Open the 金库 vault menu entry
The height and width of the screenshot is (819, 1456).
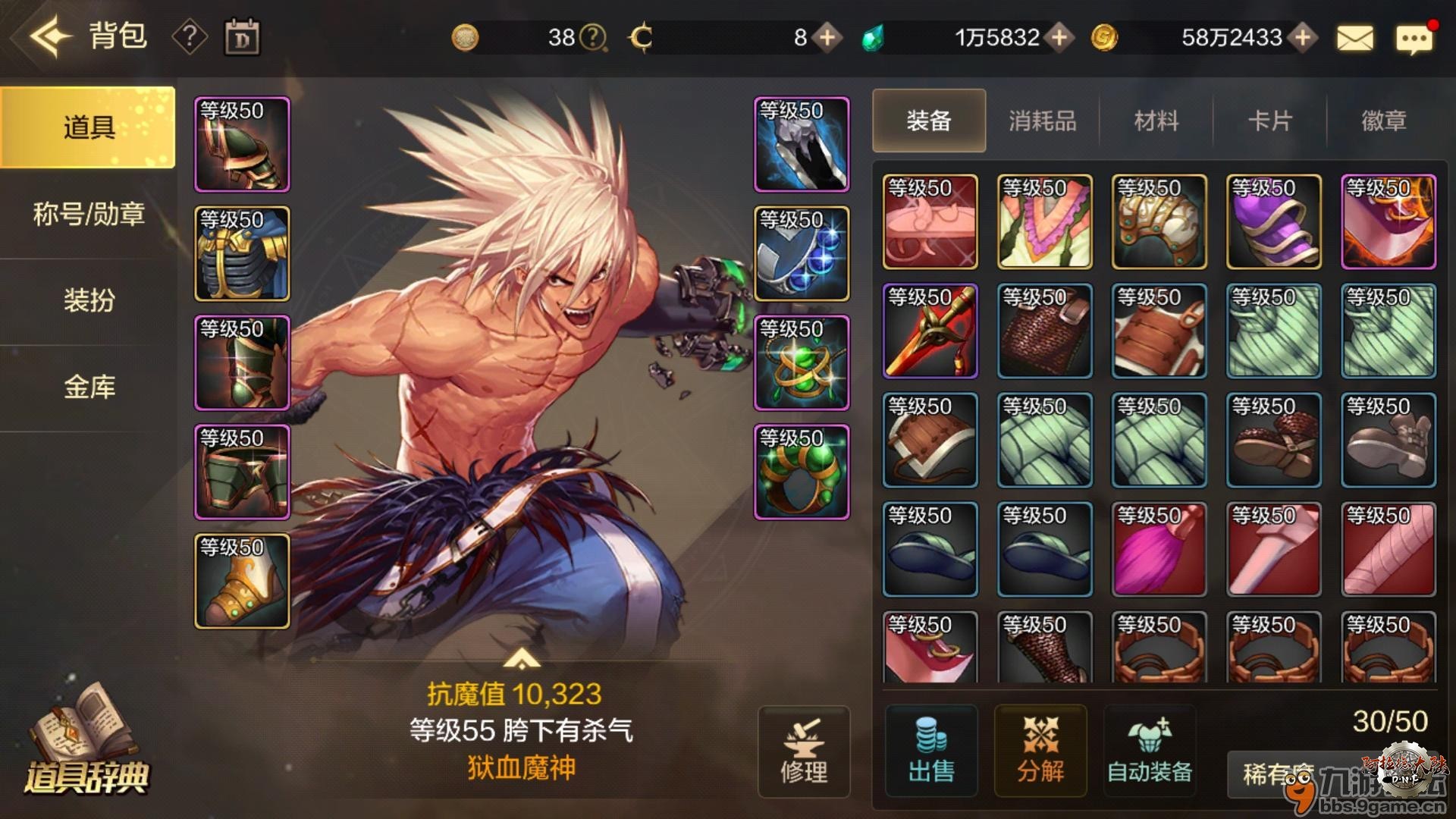(89, 388)
